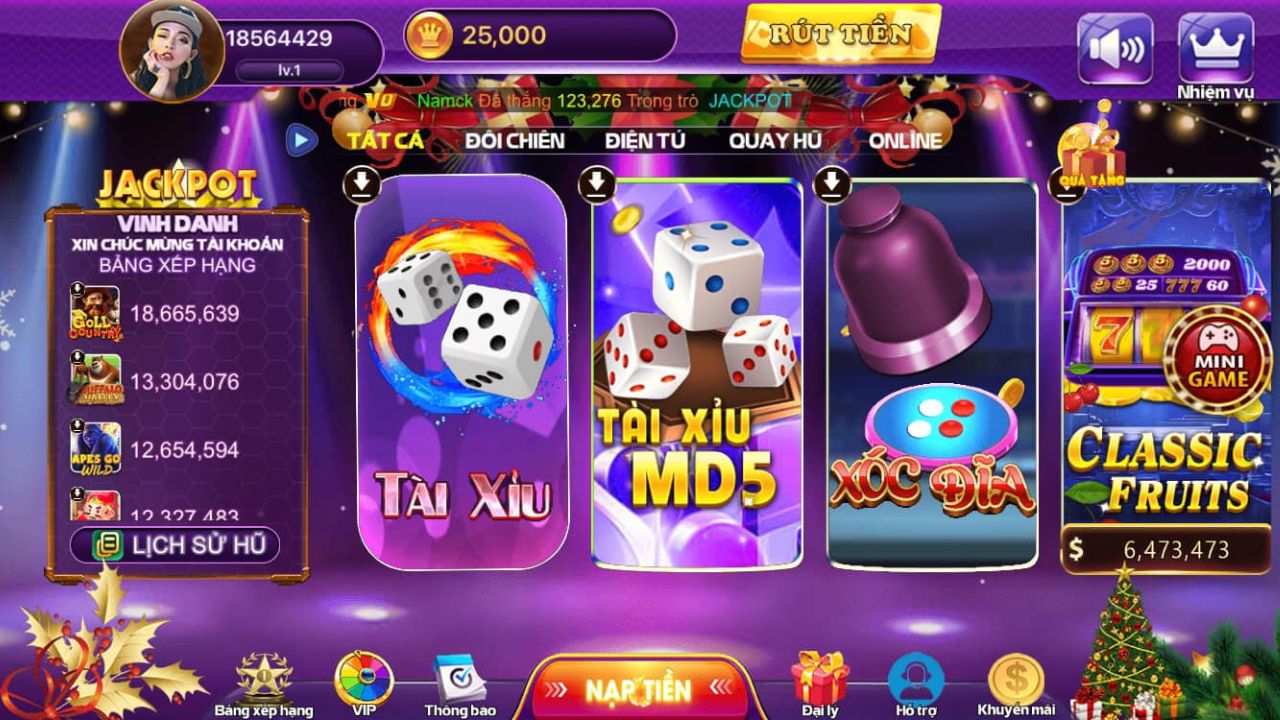Download the Xóc Đĩa game
This screenshot has height=720, width=1280.
tap(832, 185)
